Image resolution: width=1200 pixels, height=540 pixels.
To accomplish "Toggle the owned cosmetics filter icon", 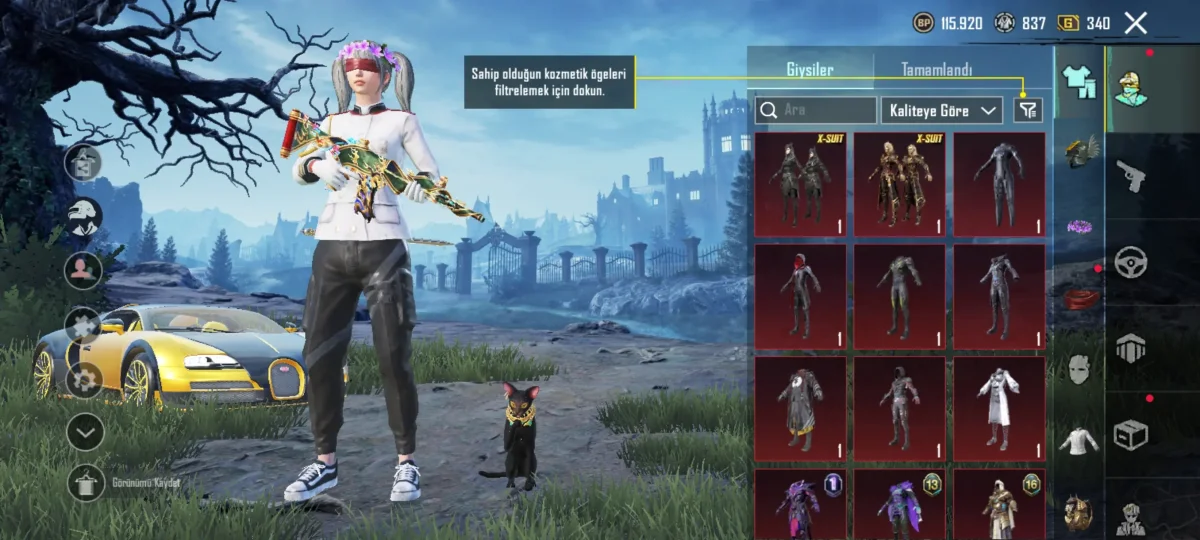I will click(x=1027, y=110).
